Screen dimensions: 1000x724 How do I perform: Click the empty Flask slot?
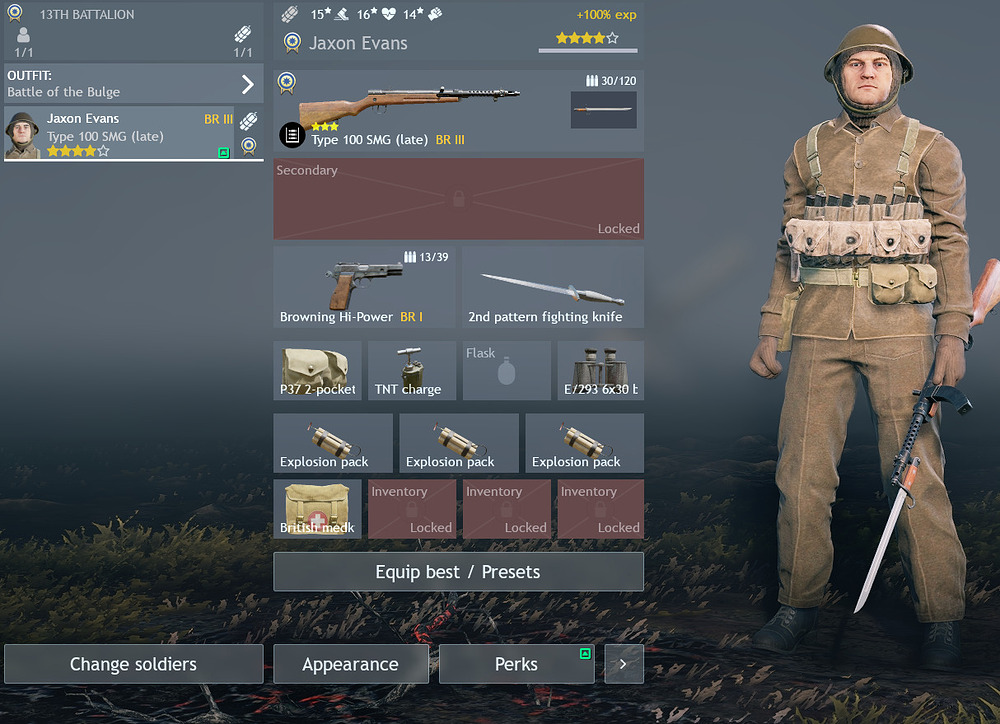[506, 370]
